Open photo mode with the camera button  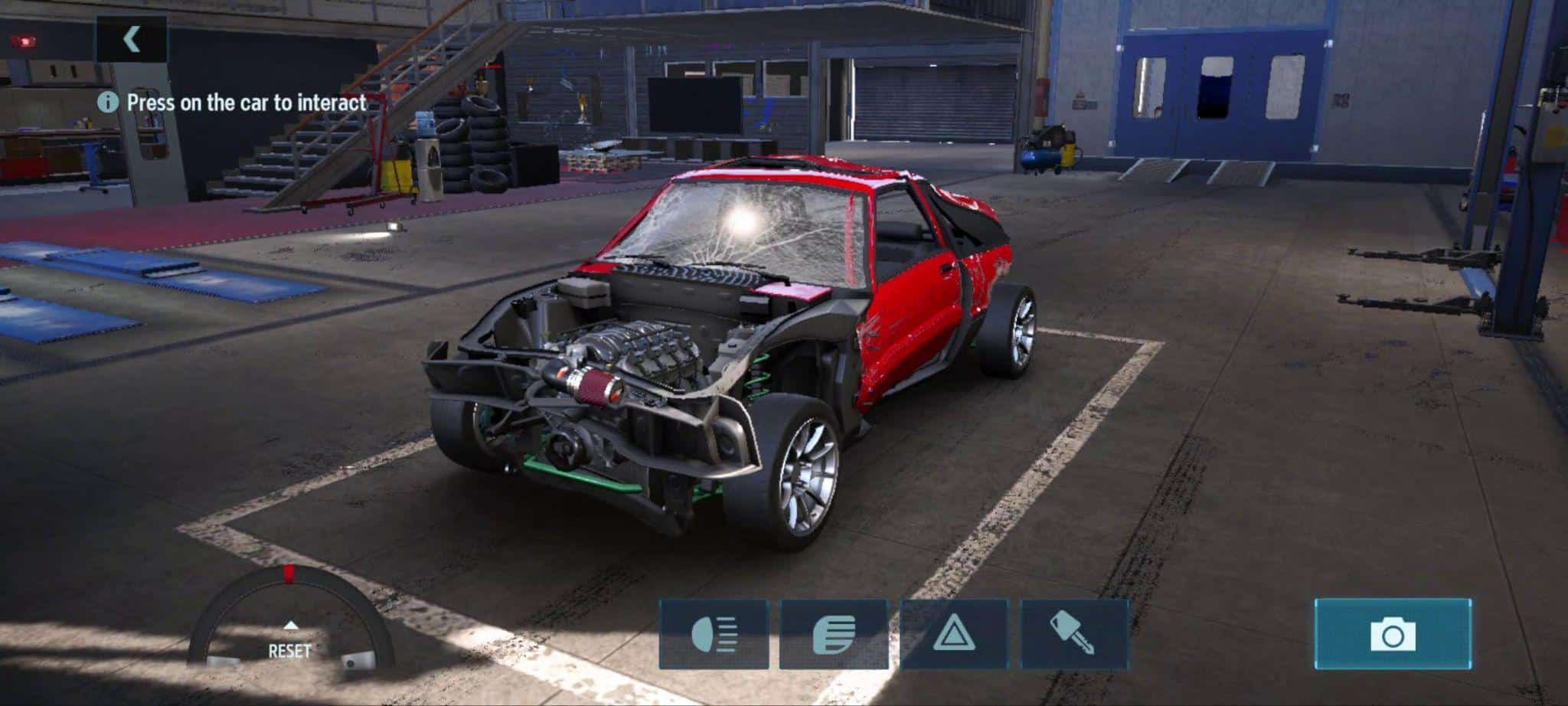coord(1393,634)
